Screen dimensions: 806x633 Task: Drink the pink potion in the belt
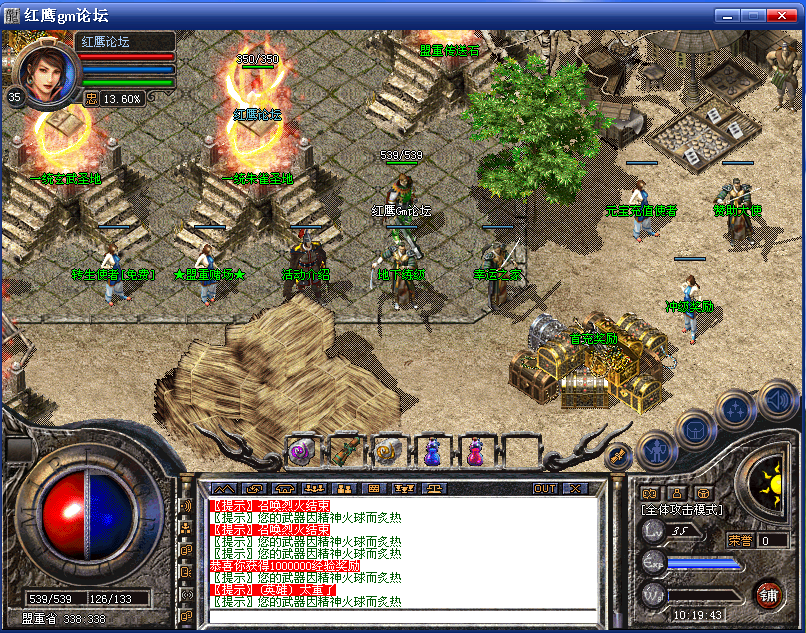click(474, 452)
